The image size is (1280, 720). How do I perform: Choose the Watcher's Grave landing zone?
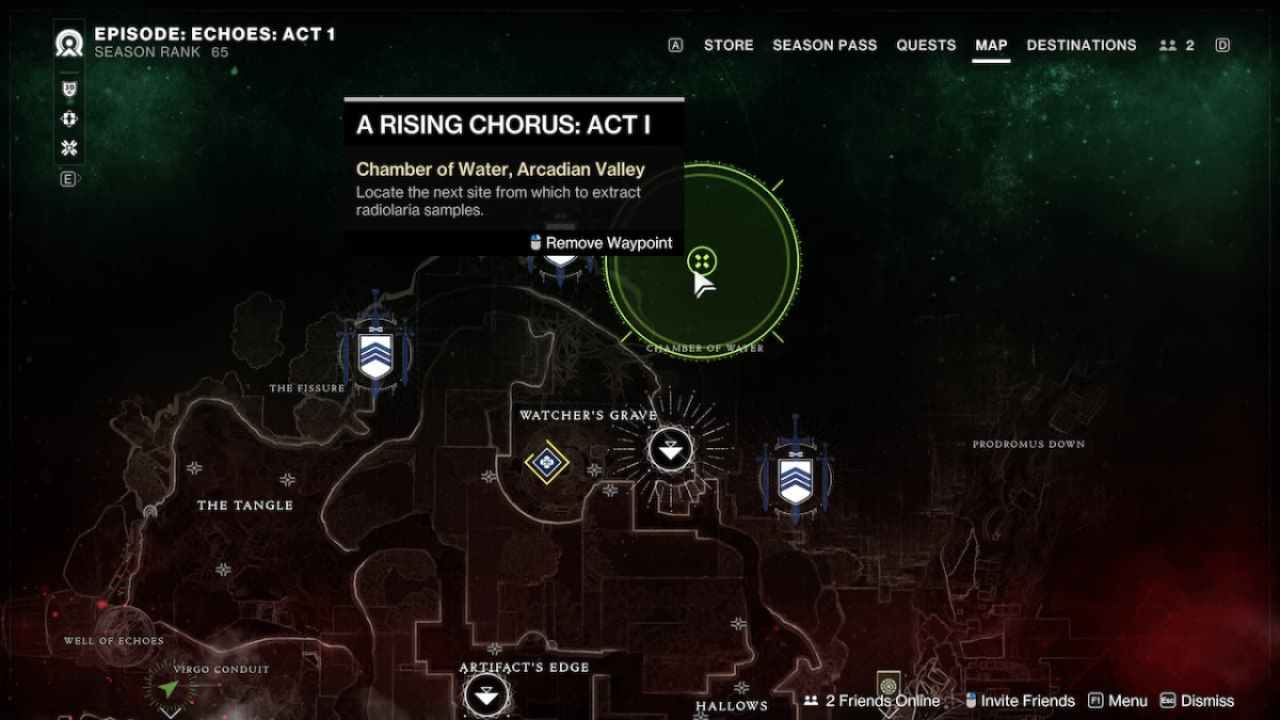tap(670, 449)
